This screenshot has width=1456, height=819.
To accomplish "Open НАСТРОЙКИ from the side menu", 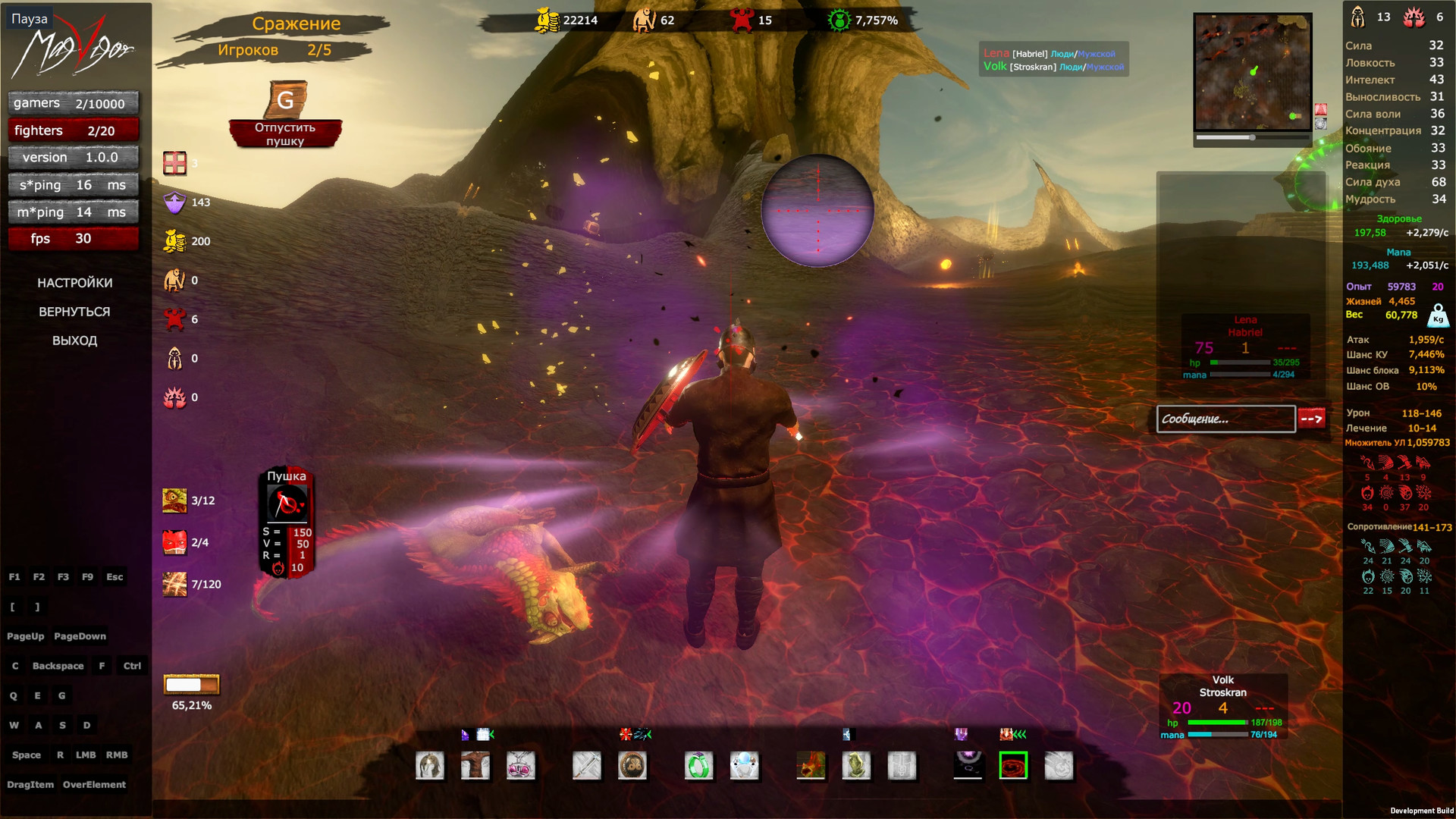I will 75,282.
